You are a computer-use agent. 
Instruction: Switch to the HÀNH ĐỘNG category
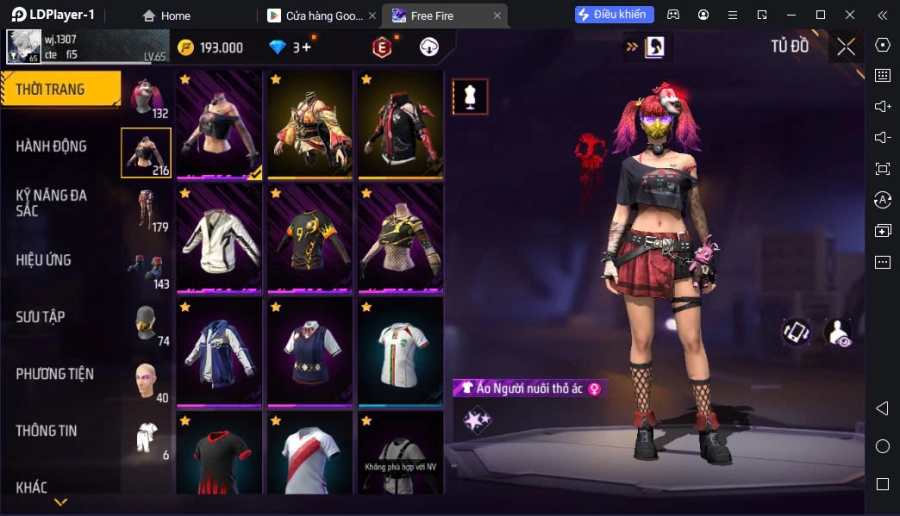52,146
